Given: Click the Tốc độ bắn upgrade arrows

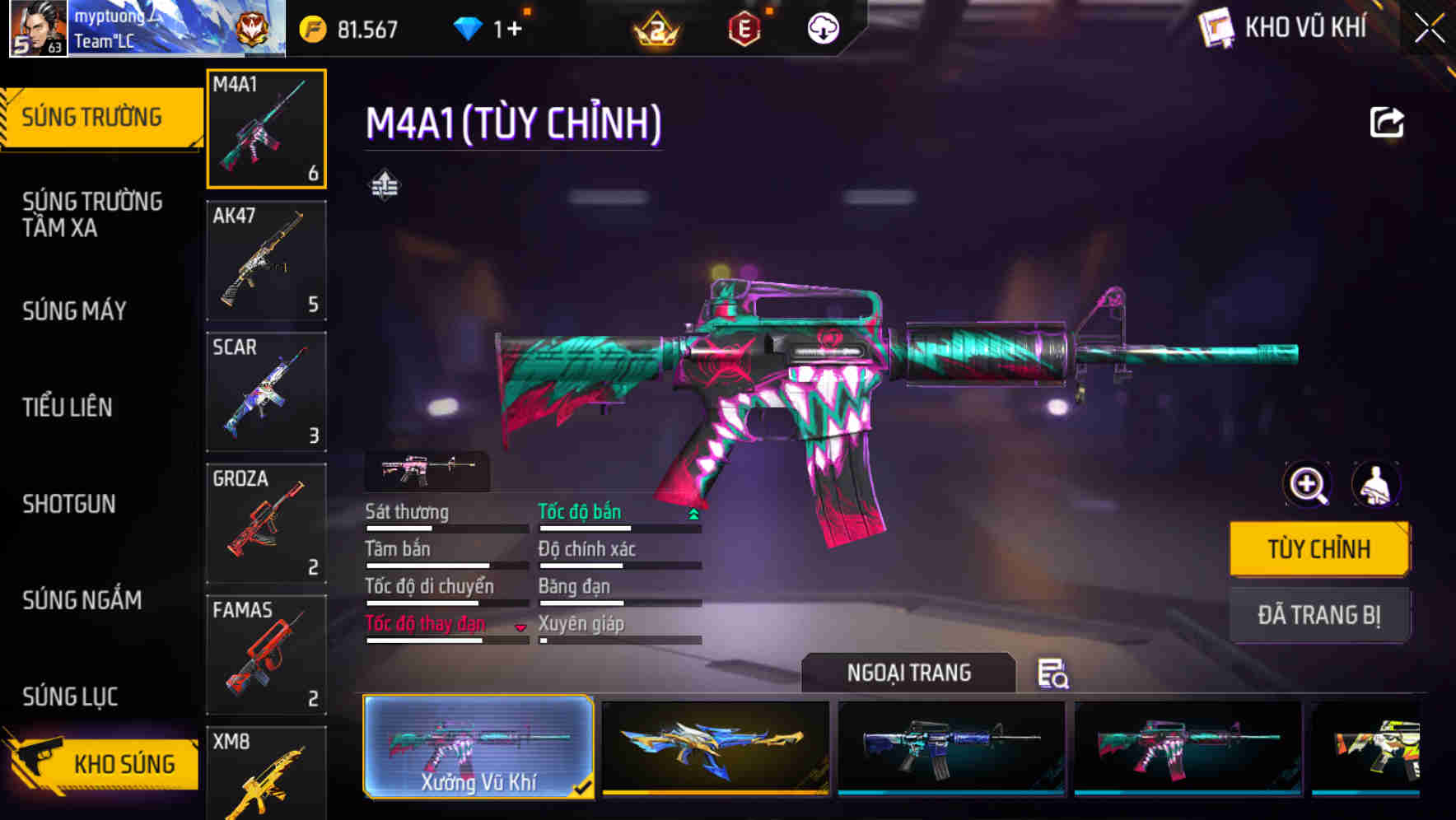Looking at the screenshot, I should point(694,512).
